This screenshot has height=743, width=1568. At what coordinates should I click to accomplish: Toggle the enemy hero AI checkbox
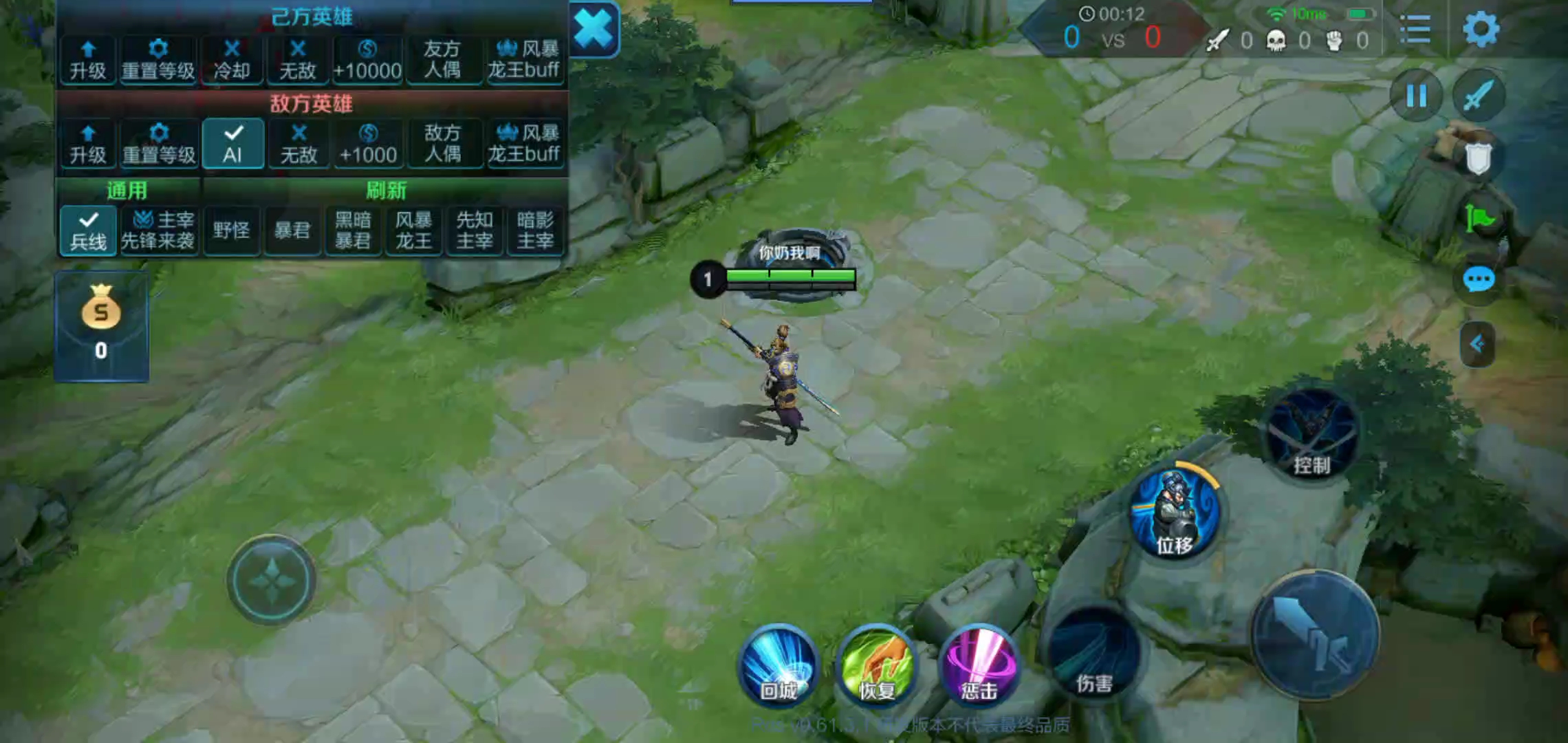(233, 143)
